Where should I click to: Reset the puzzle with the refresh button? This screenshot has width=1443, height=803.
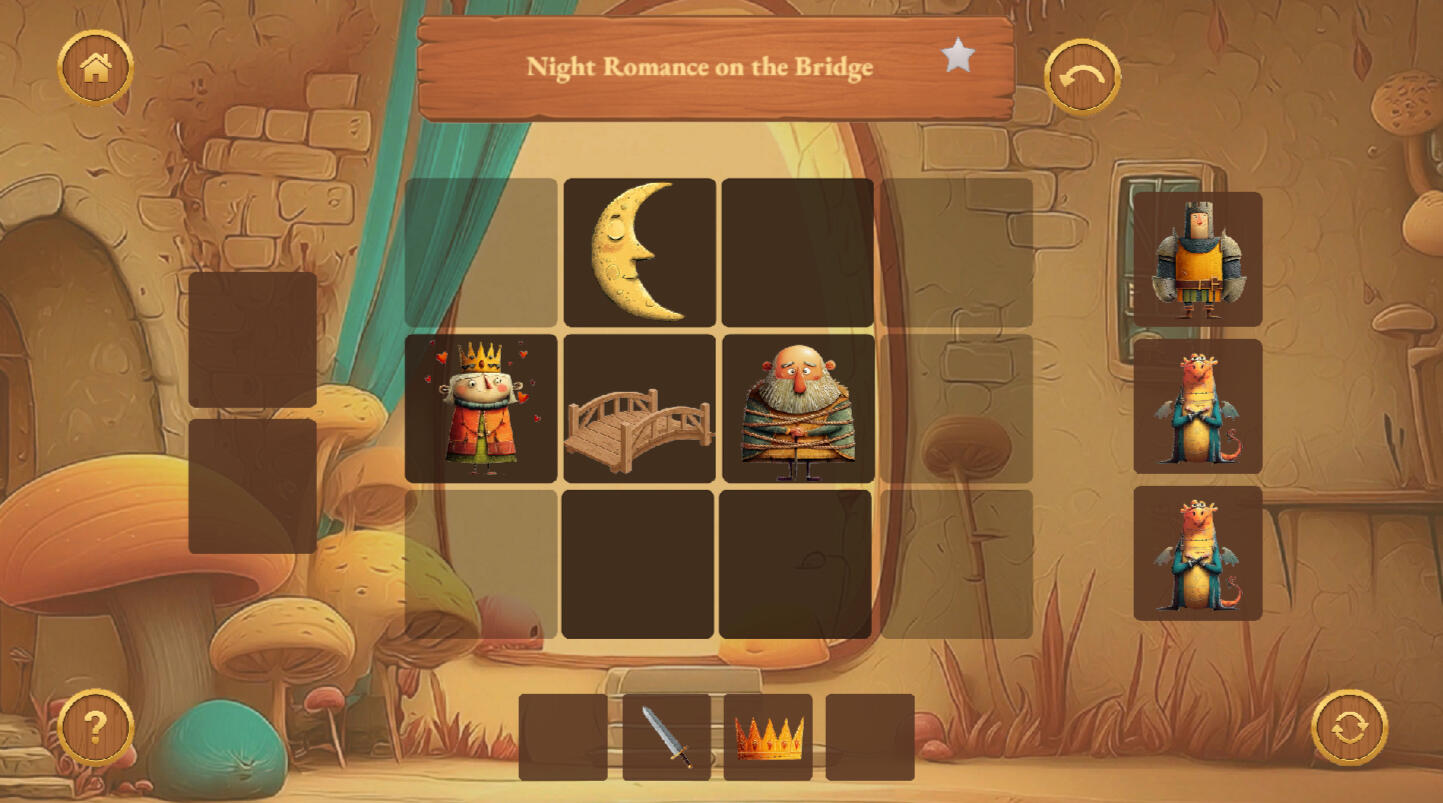tap(1349, 727)
